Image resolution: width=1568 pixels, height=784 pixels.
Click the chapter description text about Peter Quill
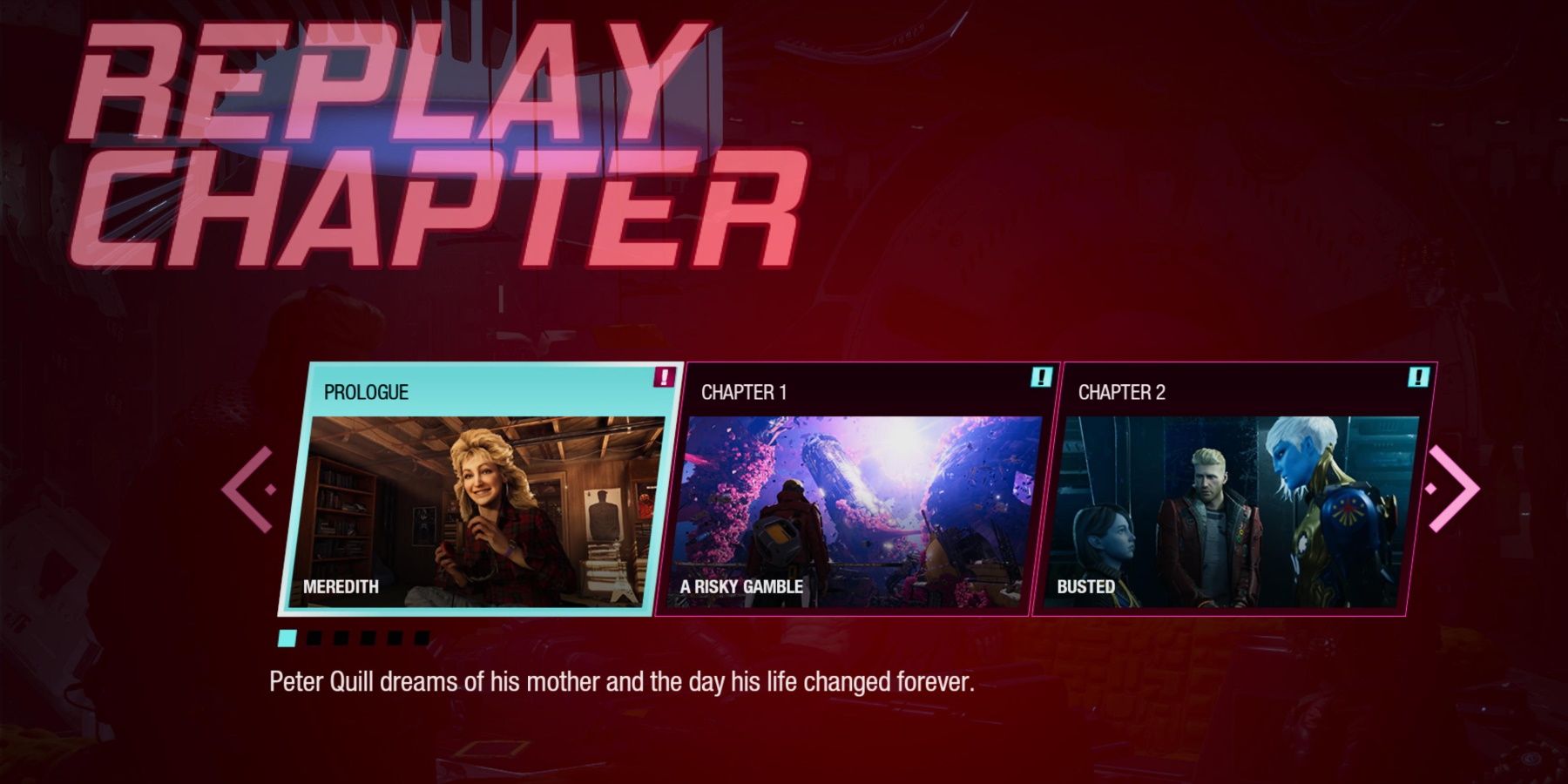[620, 685]
